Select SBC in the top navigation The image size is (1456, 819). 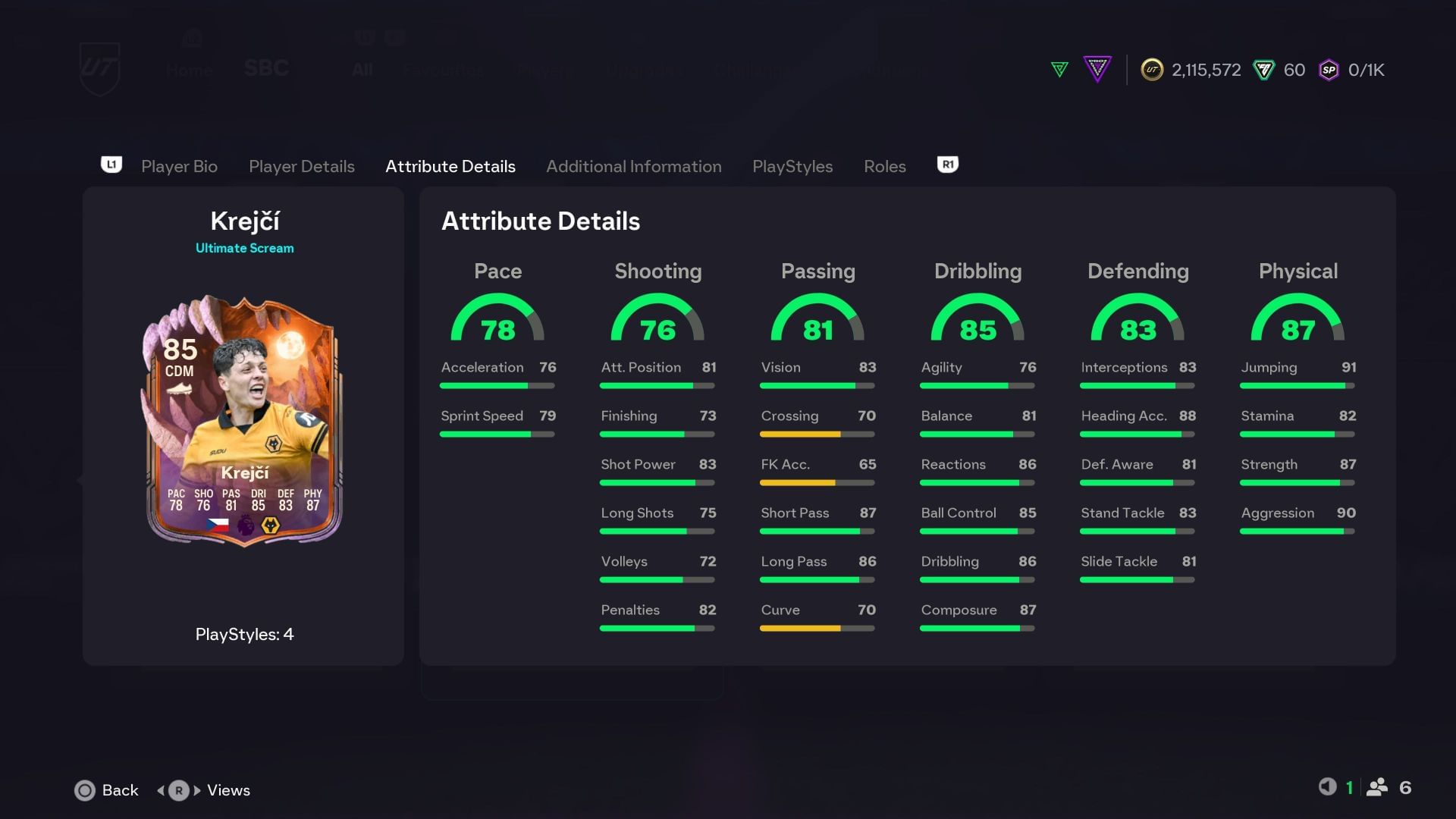(x=266, y=69)
